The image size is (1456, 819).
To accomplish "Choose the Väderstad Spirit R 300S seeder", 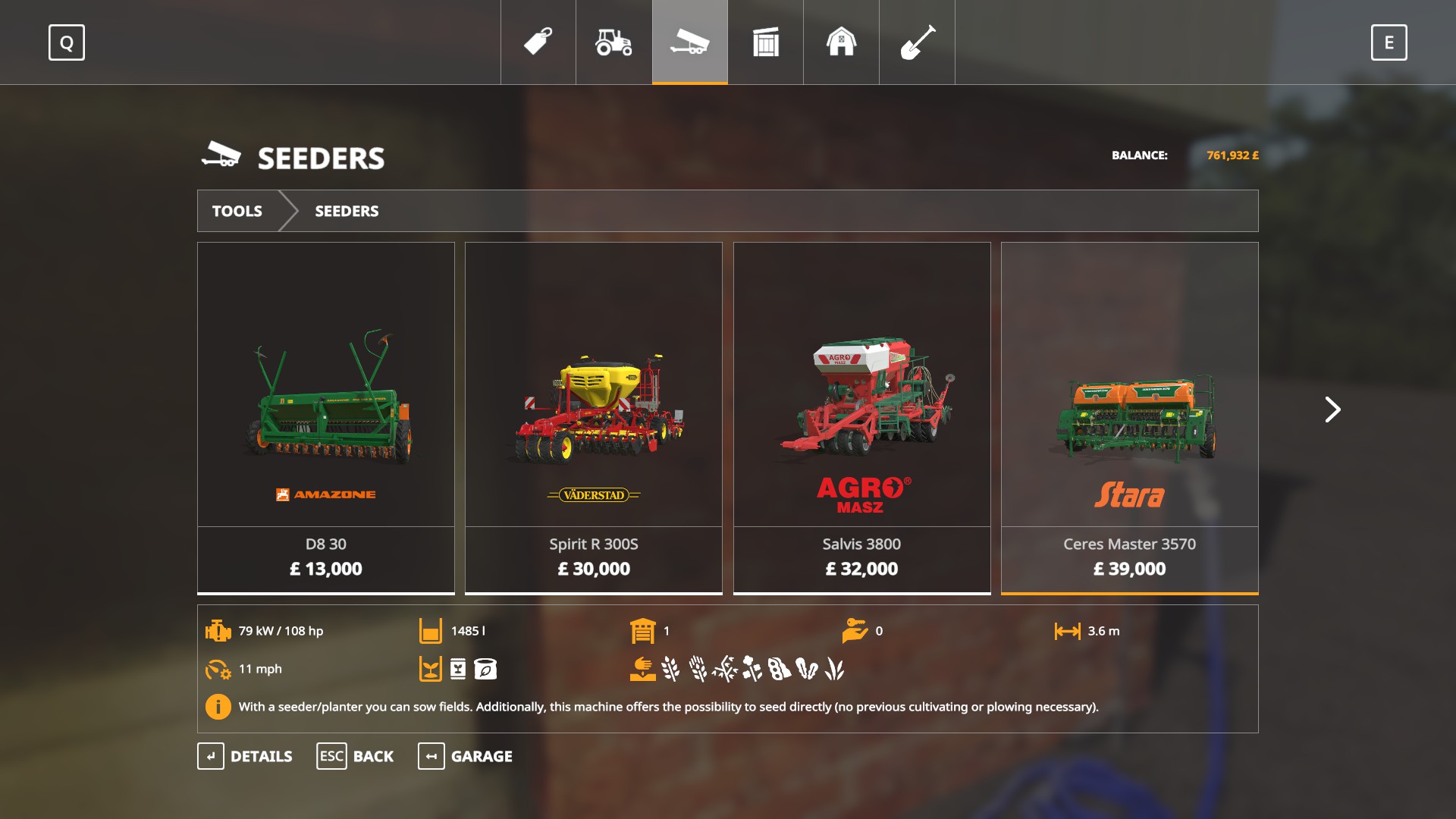I will (x=593, y=417).
